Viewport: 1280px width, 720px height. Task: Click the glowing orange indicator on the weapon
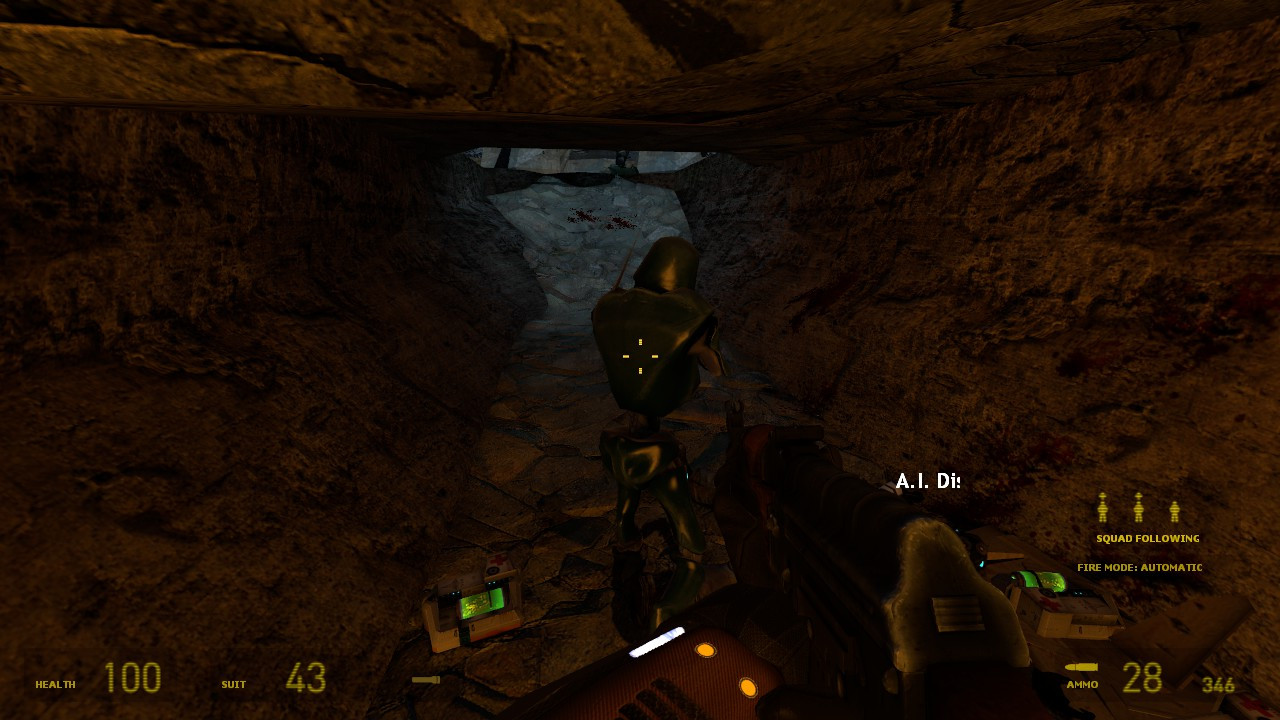click(708, 651)
